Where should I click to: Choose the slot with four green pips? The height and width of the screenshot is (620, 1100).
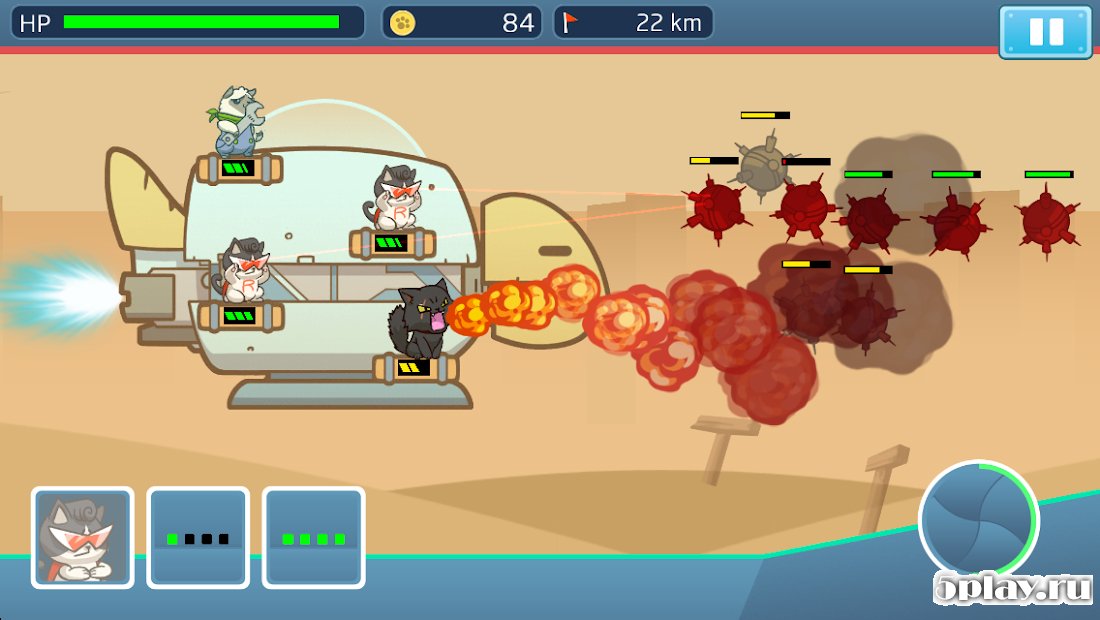(313, 537)
